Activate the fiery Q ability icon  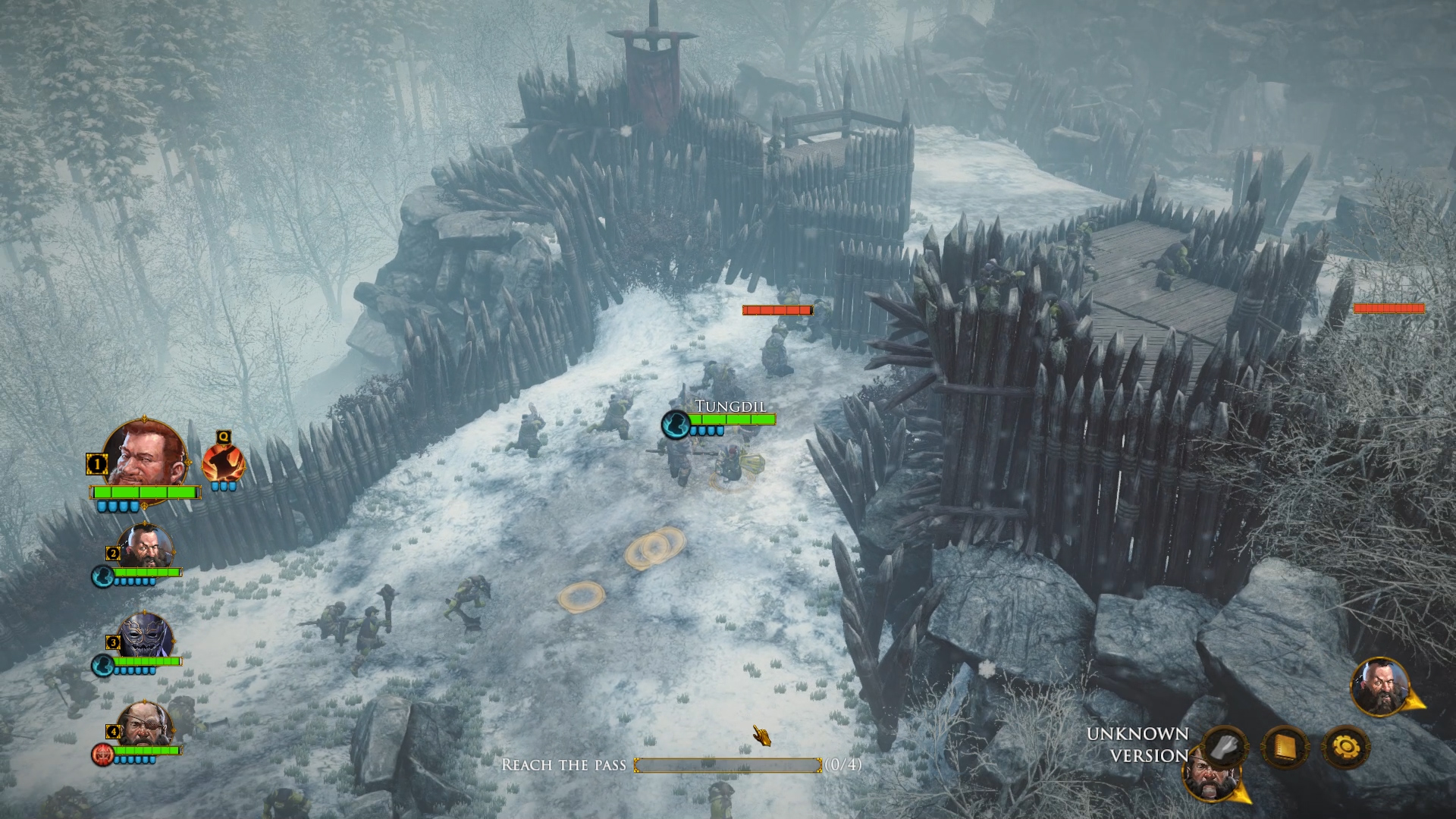tap(223, 462)
